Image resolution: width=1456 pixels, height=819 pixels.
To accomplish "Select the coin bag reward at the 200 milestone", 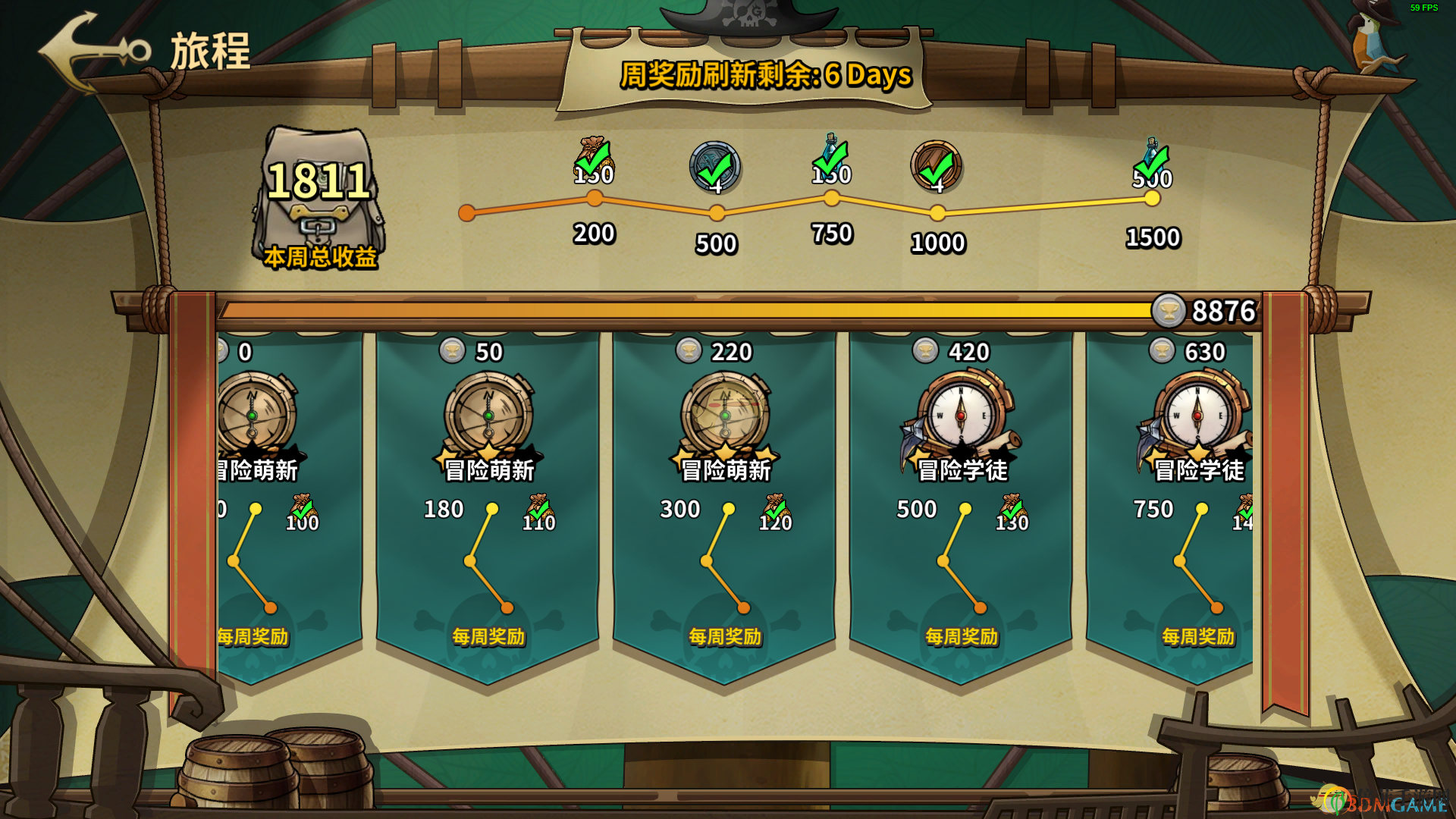I will (x=594, y=161).
